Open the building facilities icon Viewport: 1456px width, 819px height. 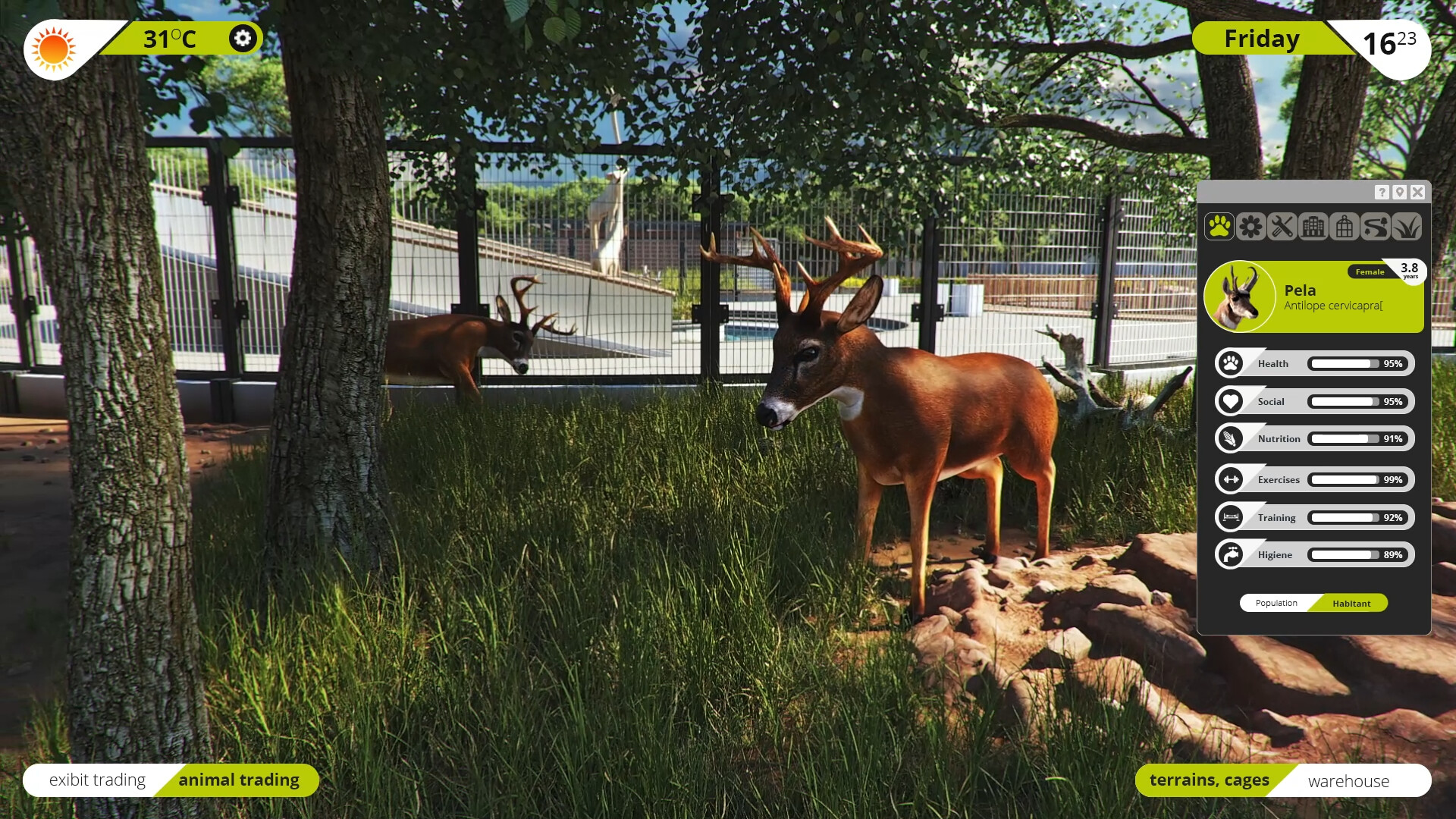pyautogui.click(x=1313, y=227)
